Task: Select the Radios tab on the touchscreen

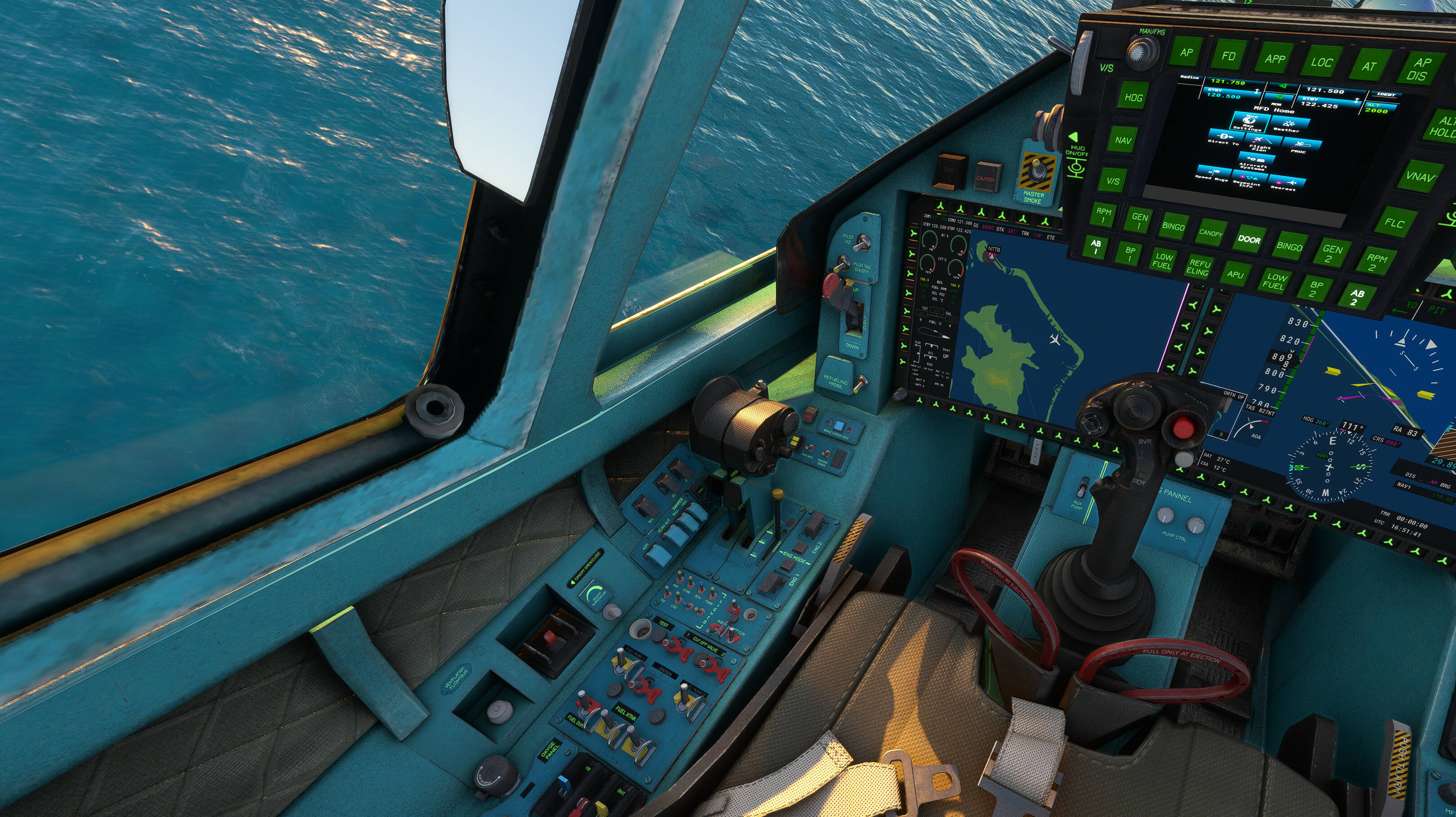Action: [x=1190, y=78]
